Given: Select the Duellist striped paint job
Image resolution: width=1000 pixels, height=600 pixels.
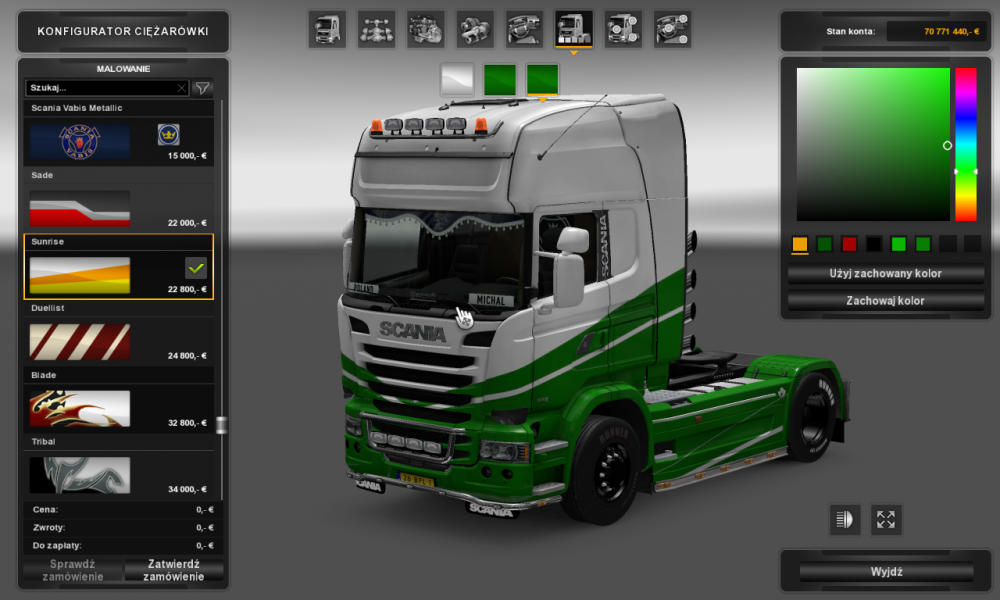Looking at the screenshot, I should pos(118,341).
